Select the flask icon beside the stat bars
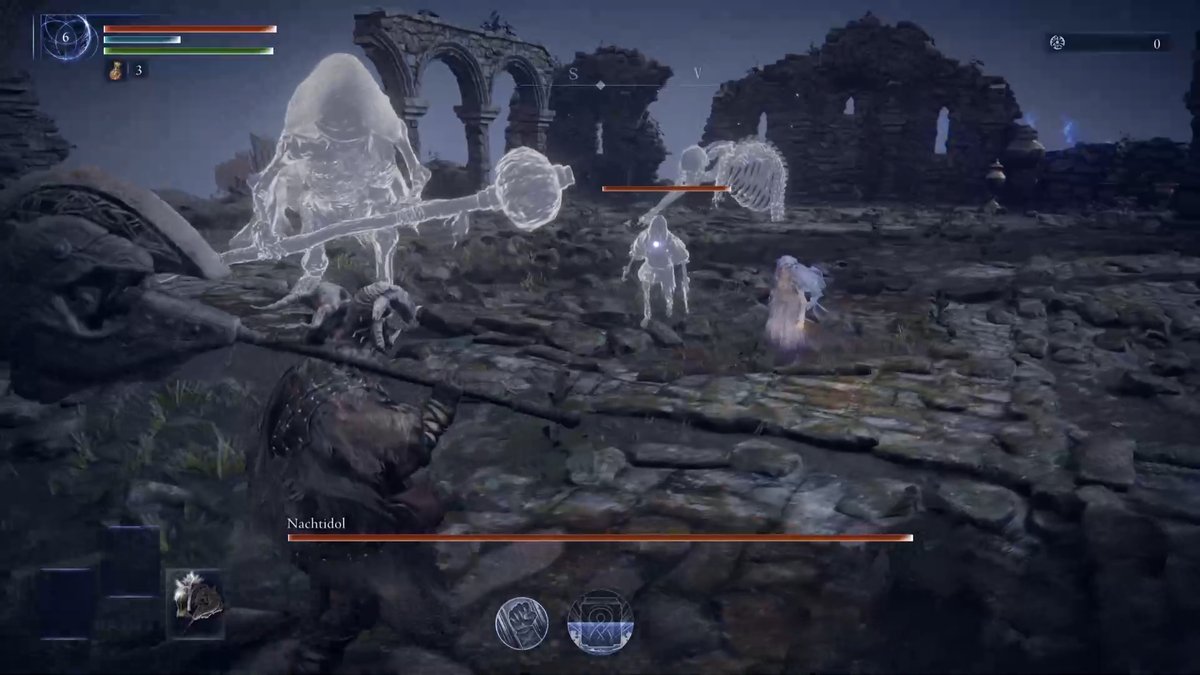This screenshot has width=1200, height=675. click(x=116, y=70)
